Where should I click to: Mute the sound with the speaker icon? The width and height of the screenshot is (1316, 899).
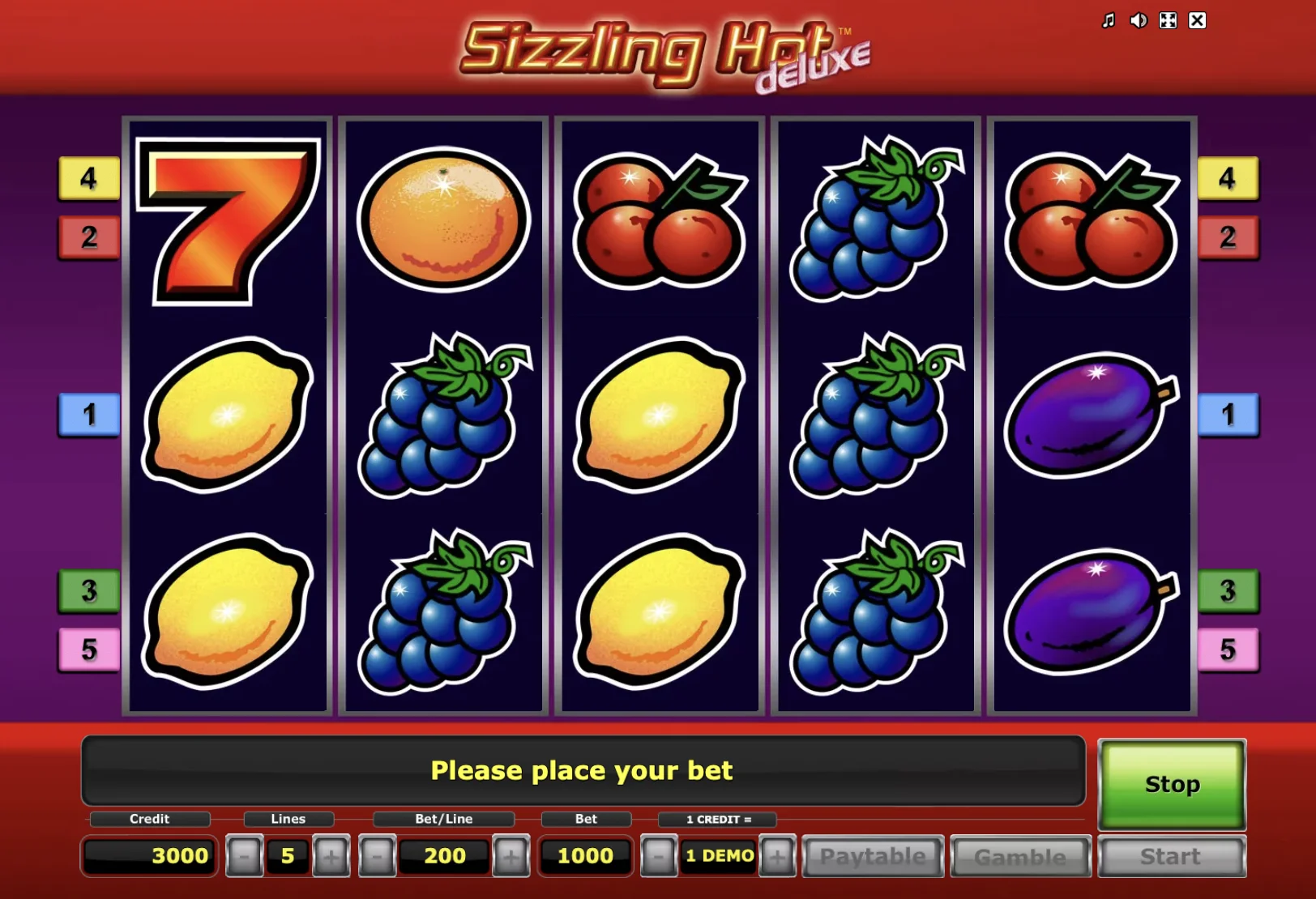(1138, 20)
